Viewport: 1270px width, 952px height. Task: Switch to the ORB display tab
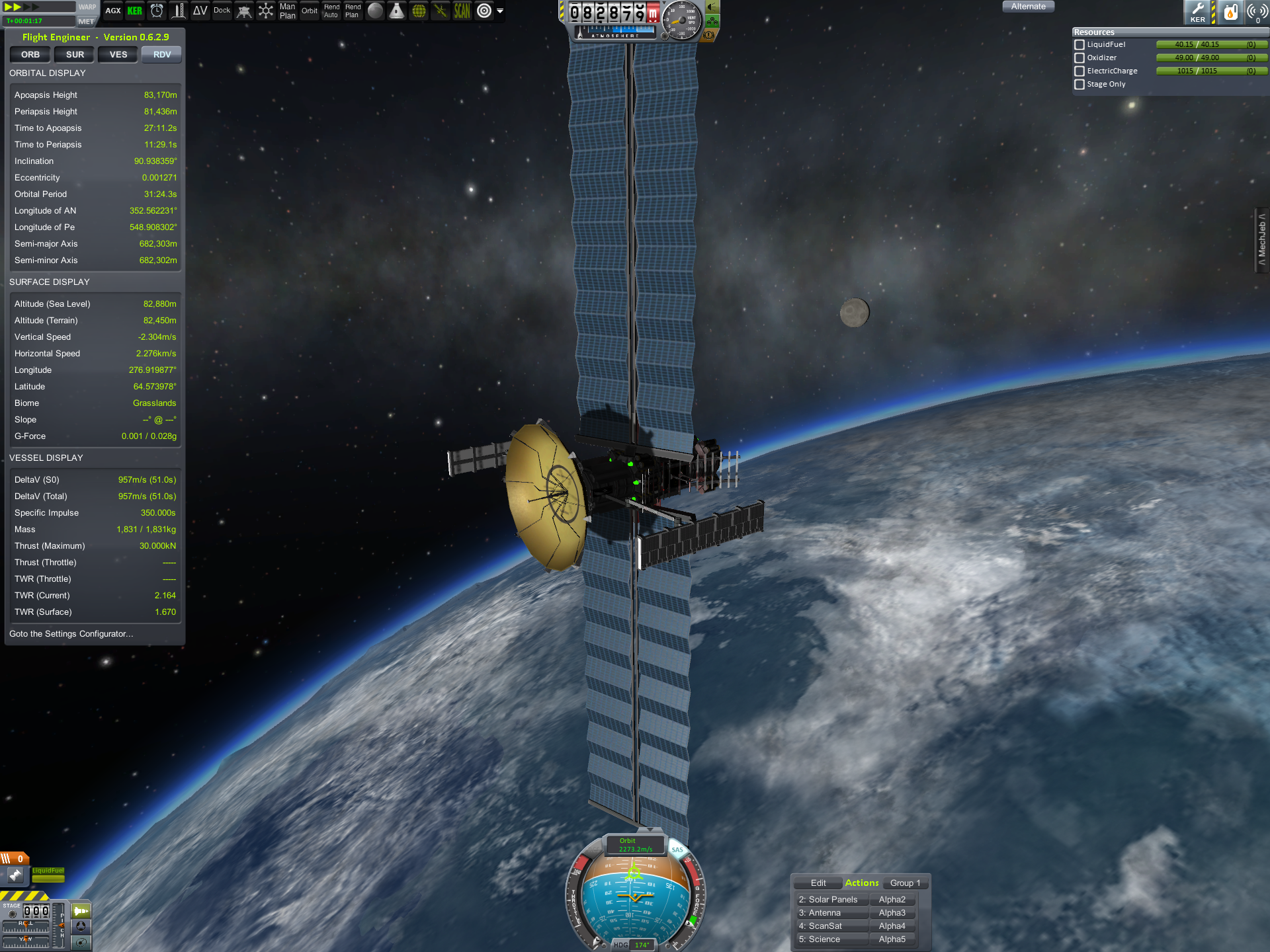[30, 55]
